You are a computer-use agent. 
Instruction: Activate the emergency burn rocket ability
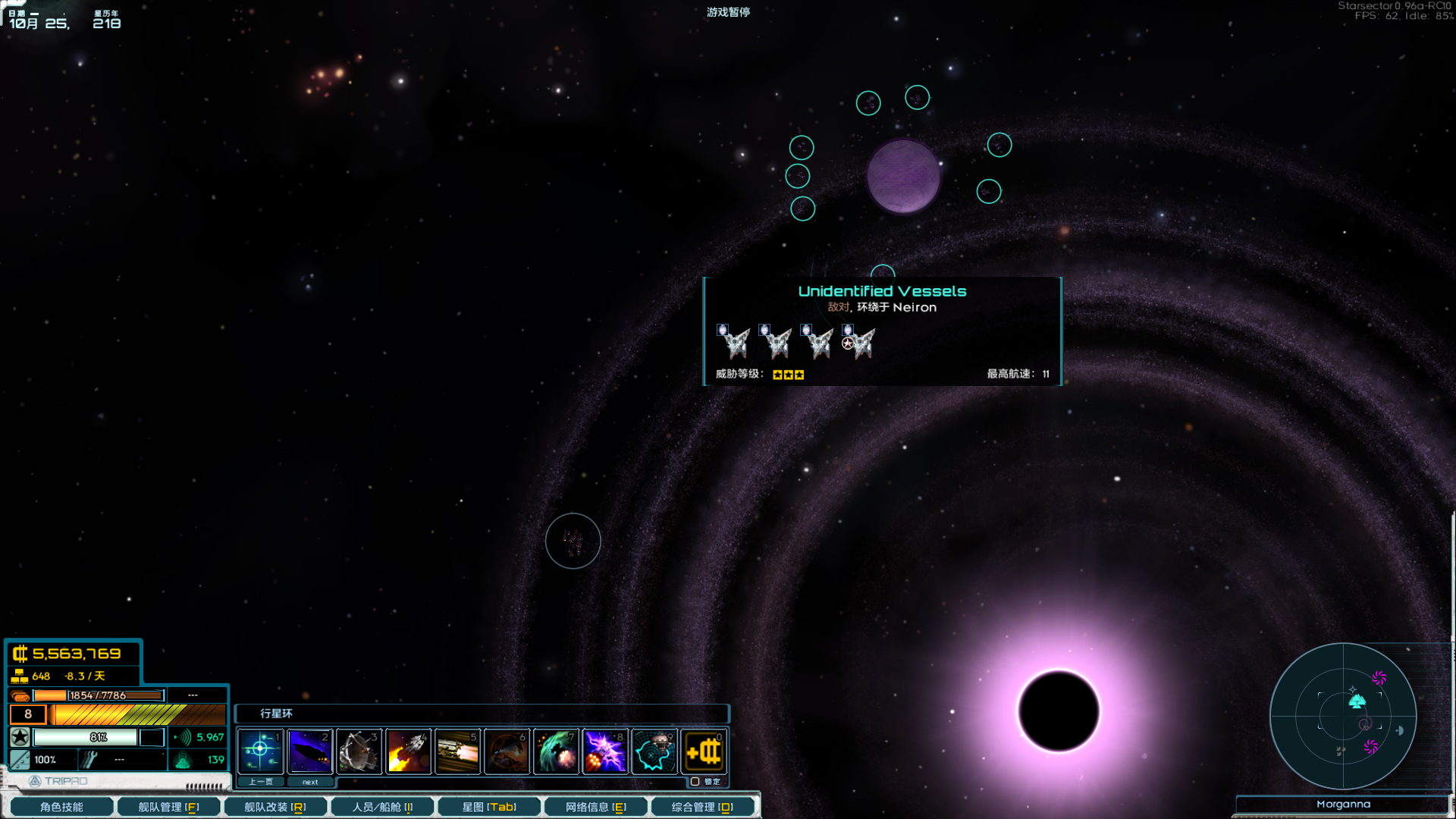(x=408, y=752)
